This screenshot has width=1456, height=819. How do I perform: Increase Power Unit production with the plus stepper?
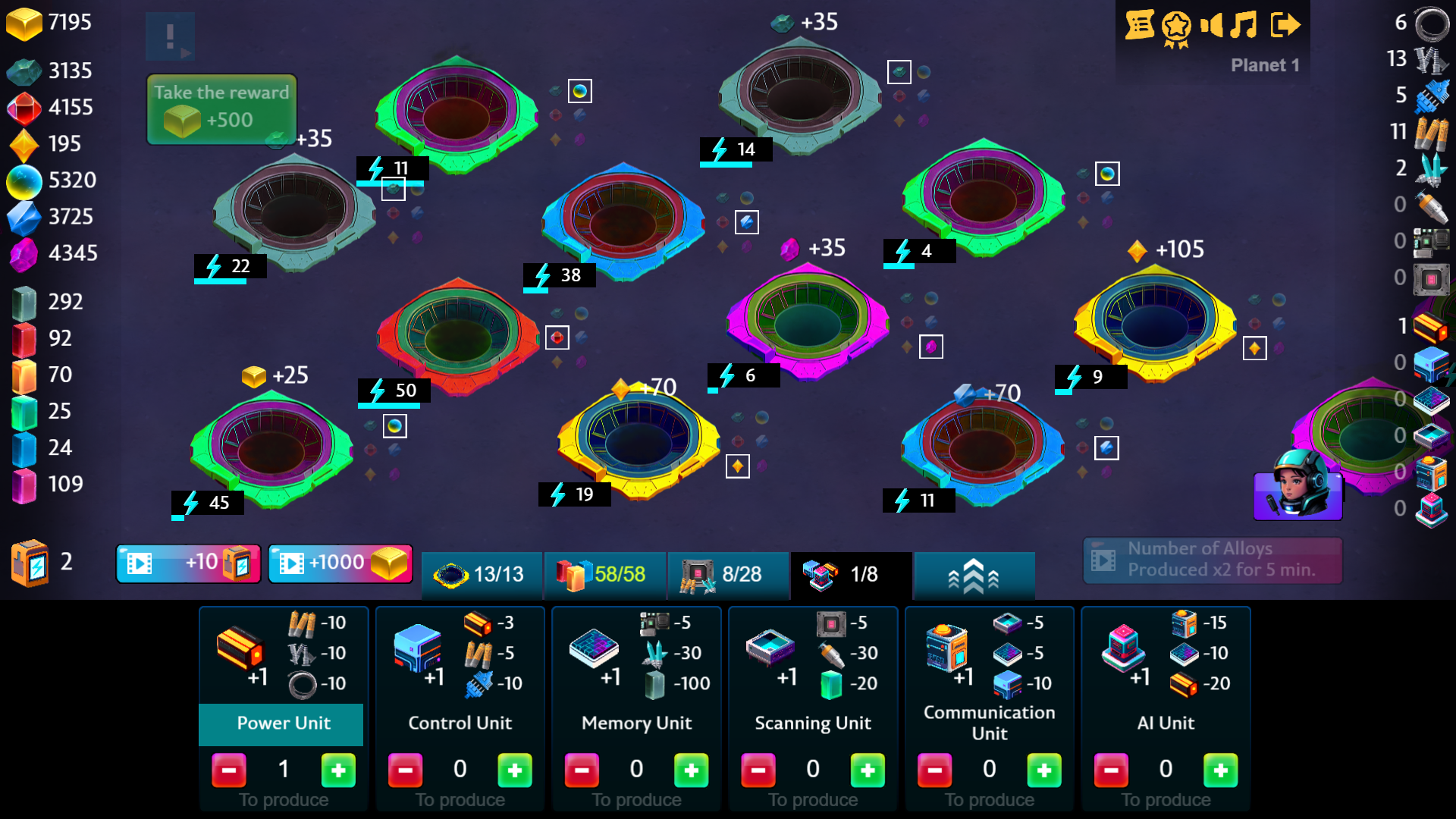338,770
